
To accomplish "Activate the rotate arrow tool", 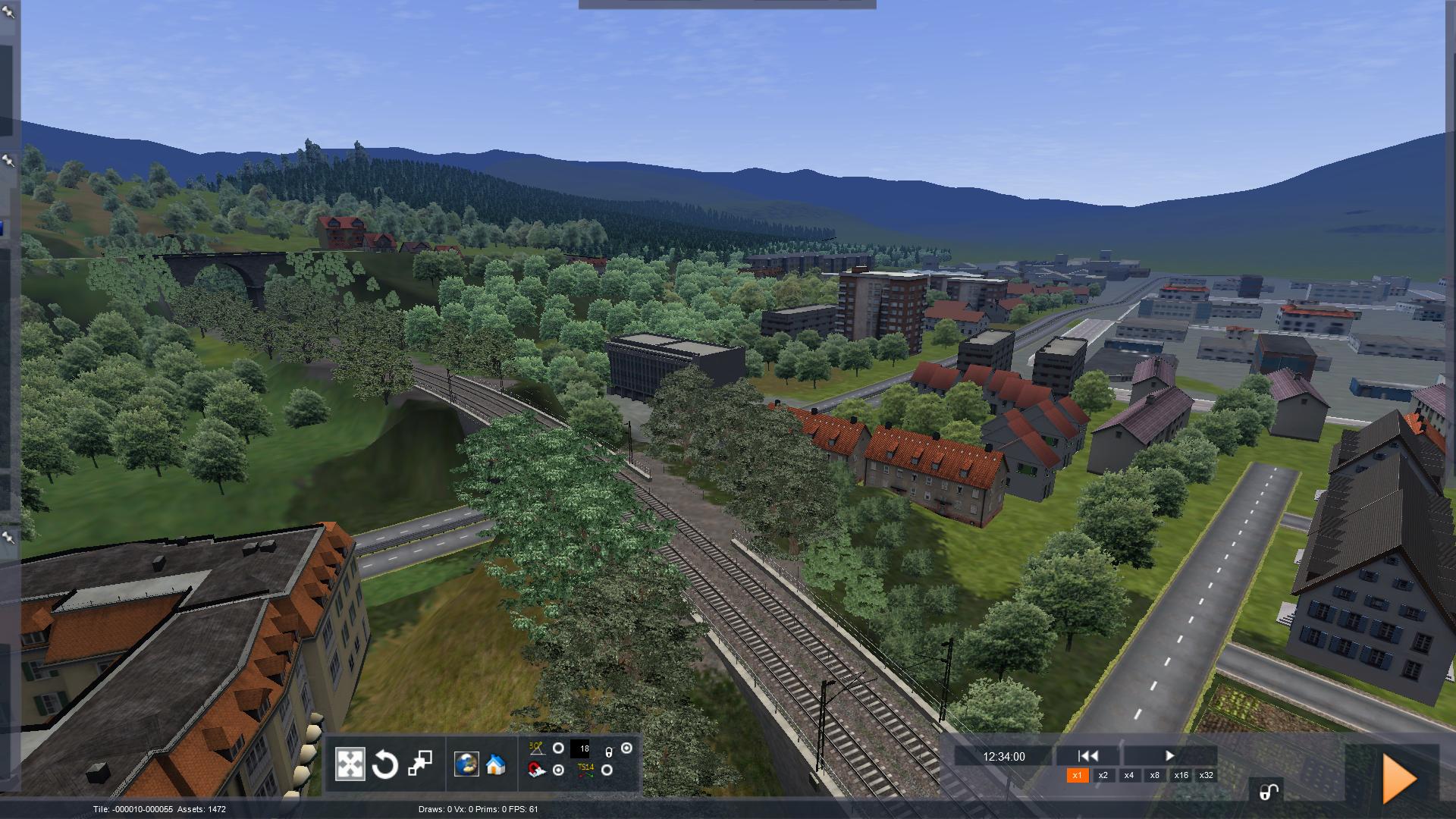I will pyautogui.click(x=384, y=764).
